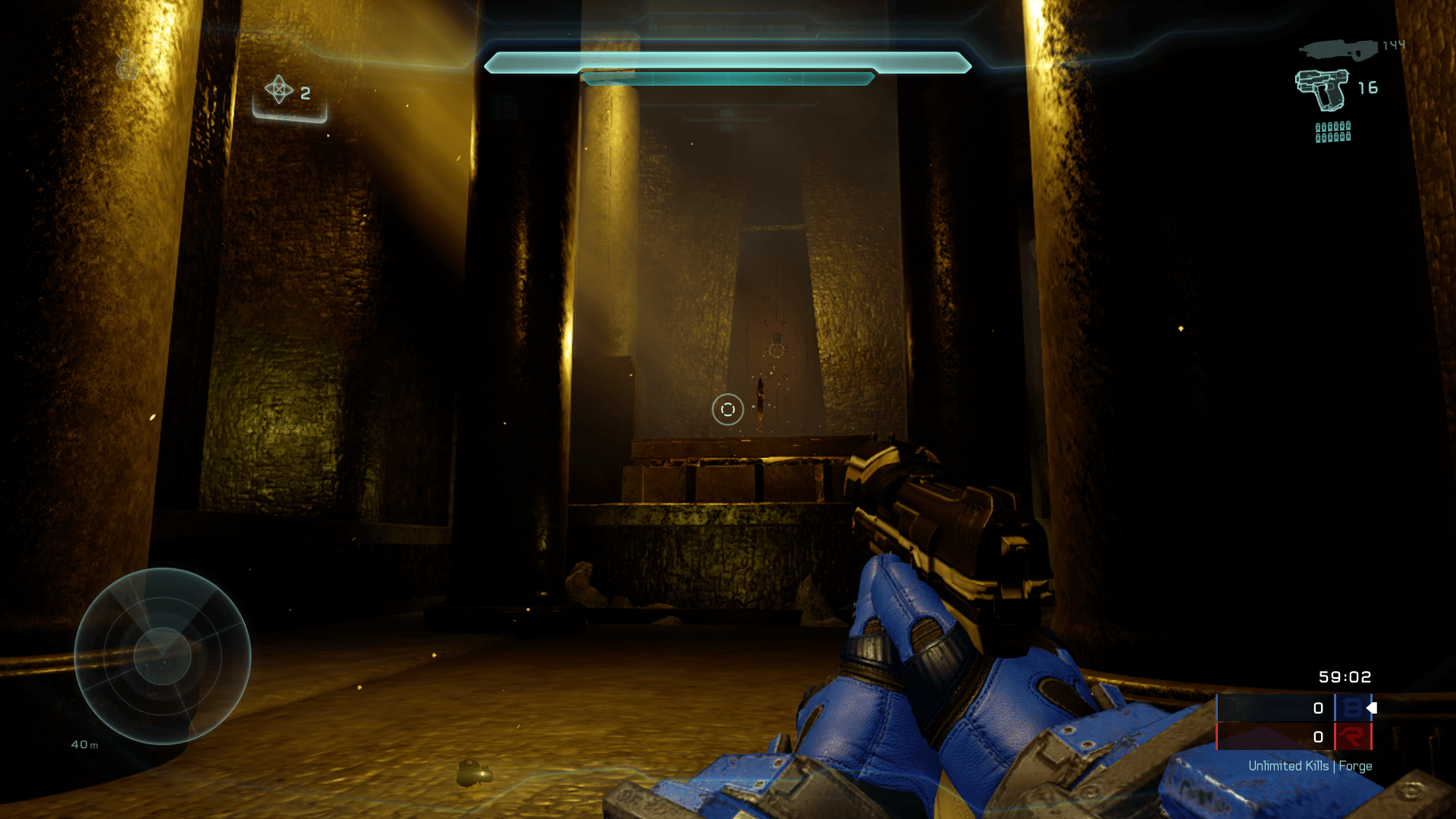Image resolution: width=1456 pixels, height=819 pixels.
Task: Click the blue team emblem
Action: pos(1352,708)
